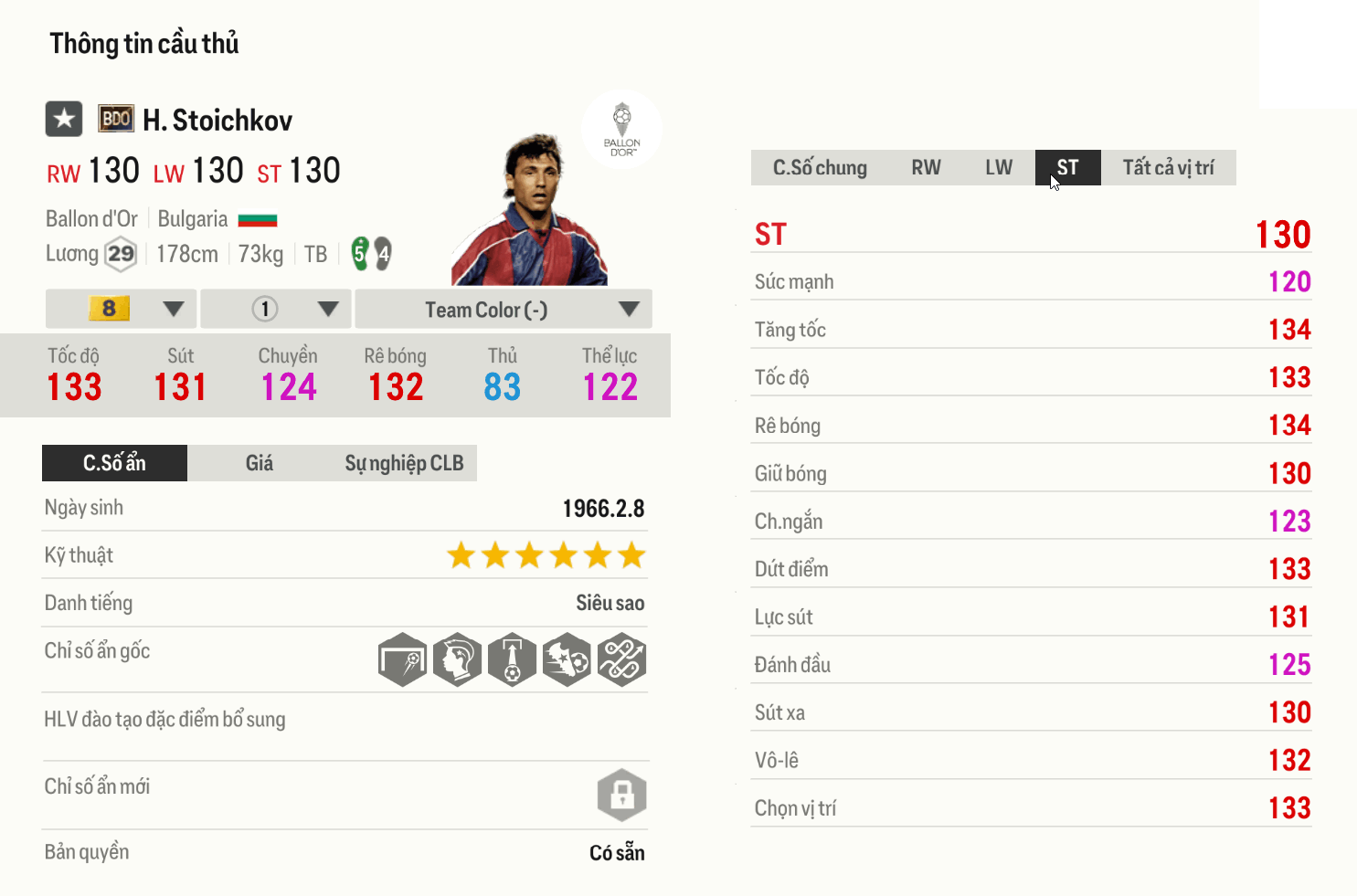Toggle the gray weak-foot 4 indicator
This screenshot has width=1357, height=896.
point(382,256)
